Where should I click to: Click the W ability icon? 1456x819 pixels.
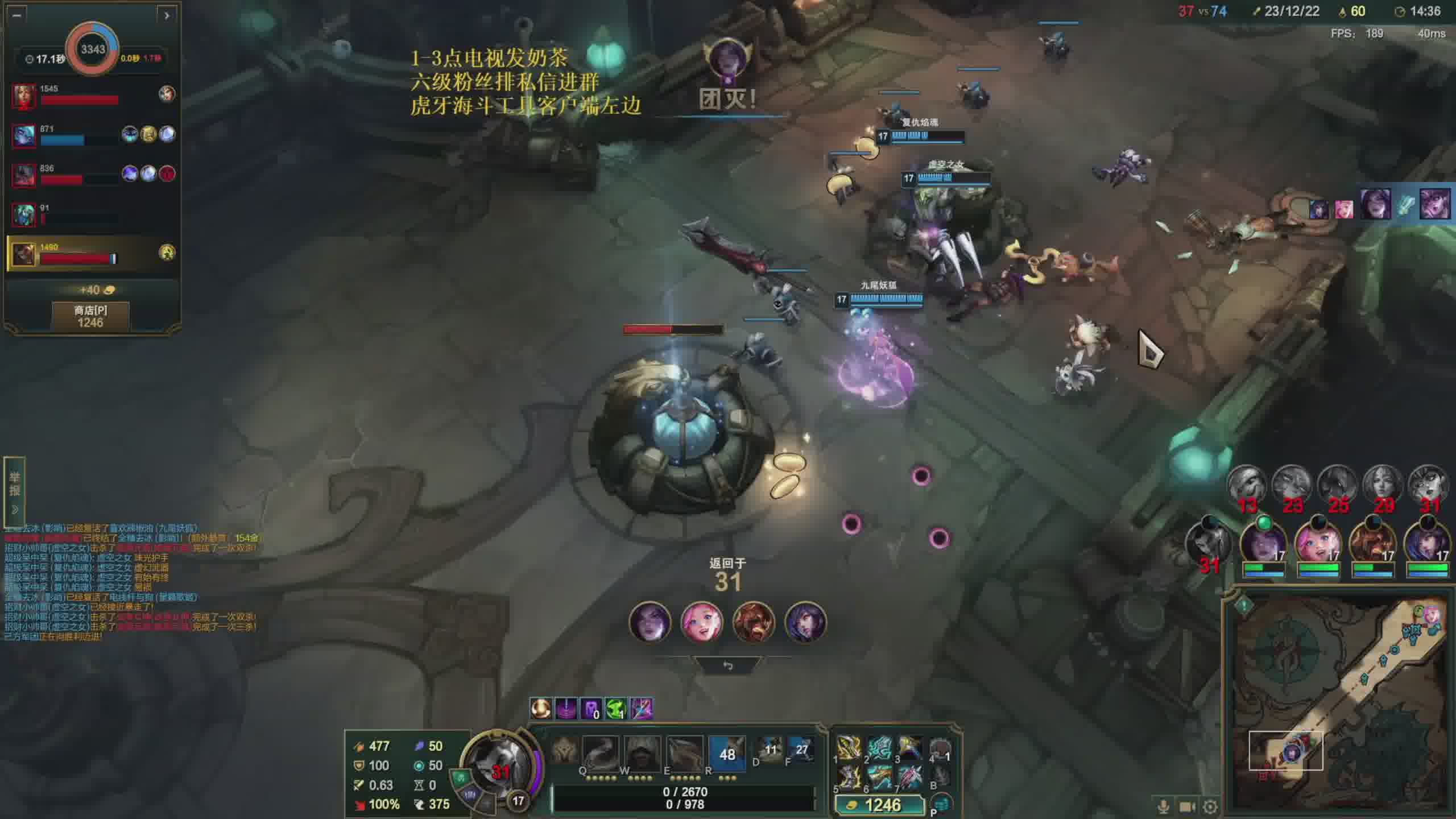tap(642, 753)
